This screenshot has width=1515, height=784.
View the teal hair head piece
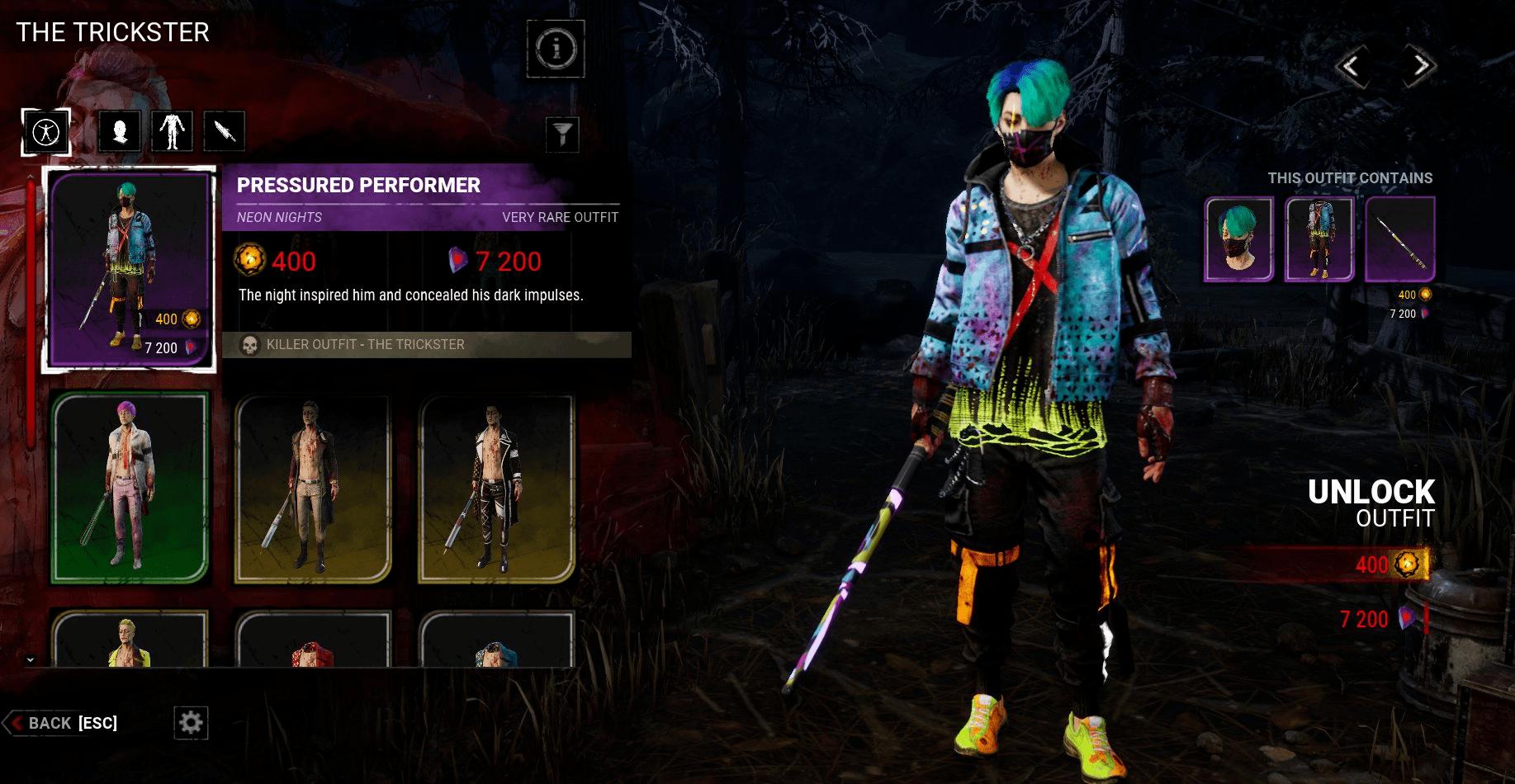1238,239
